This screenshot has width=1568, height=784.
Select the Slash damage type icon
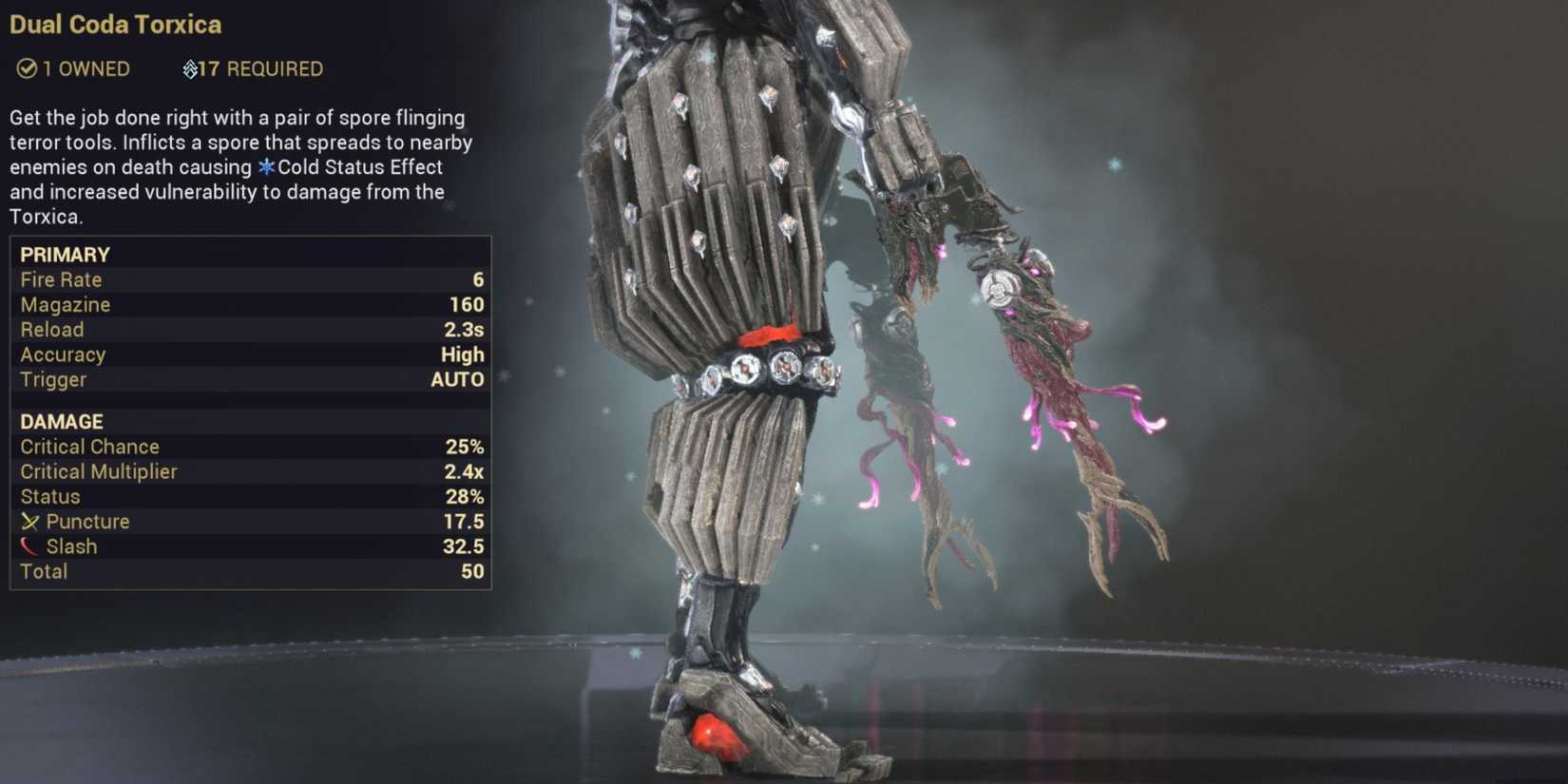[x=29, y=546]
